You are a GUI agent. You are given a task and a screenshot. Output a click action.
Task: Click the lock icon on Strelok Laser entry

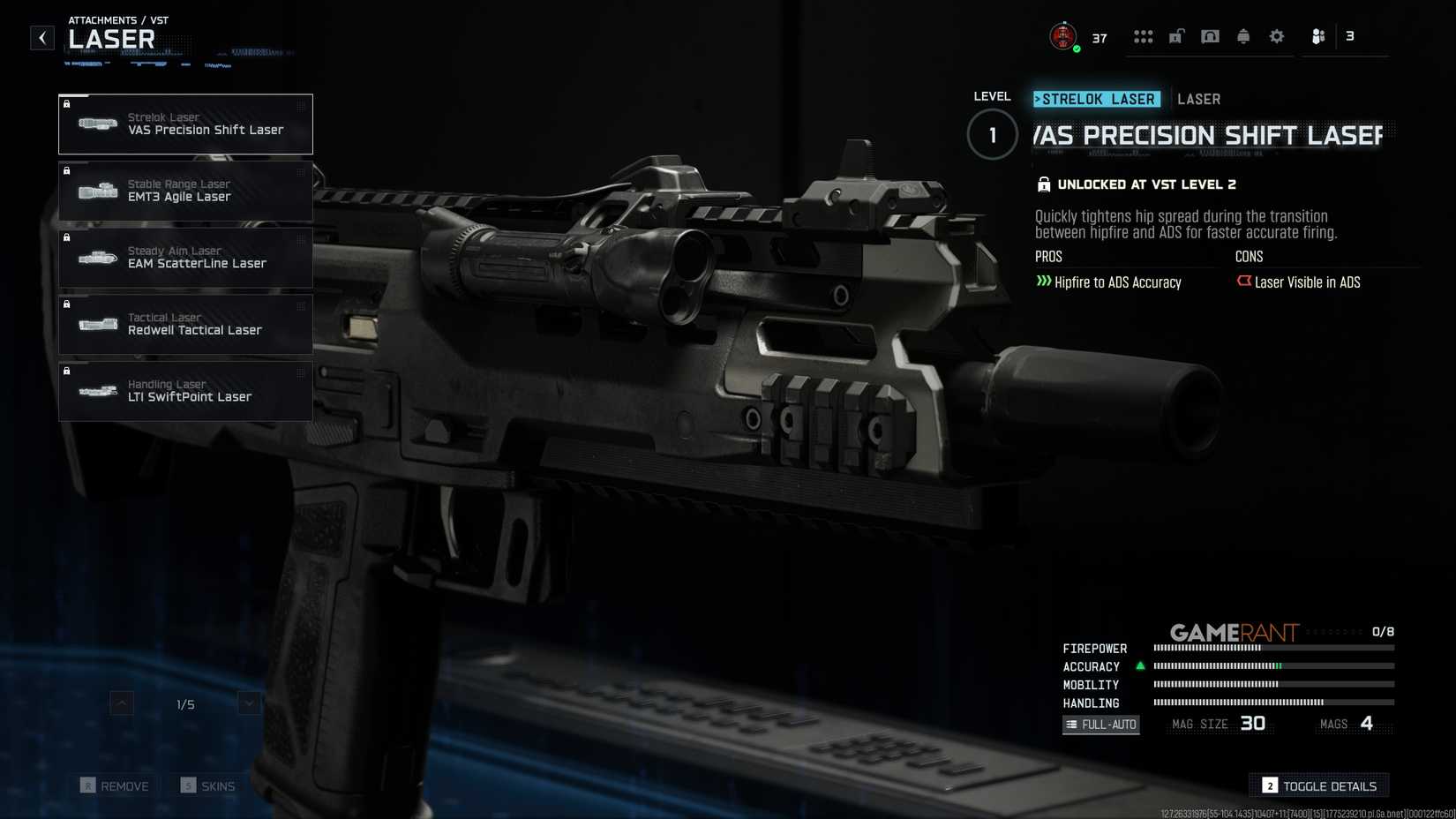(x=68, y=103)
